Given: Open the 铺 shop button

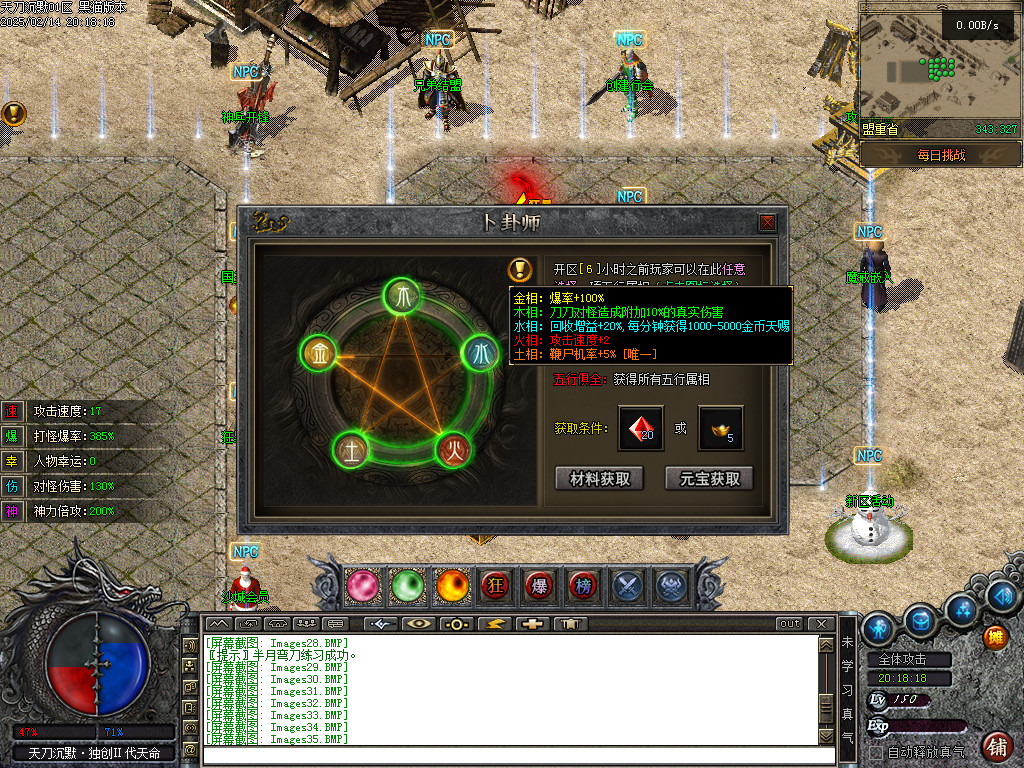Looking at the screenshot, I should click(997, 746).
